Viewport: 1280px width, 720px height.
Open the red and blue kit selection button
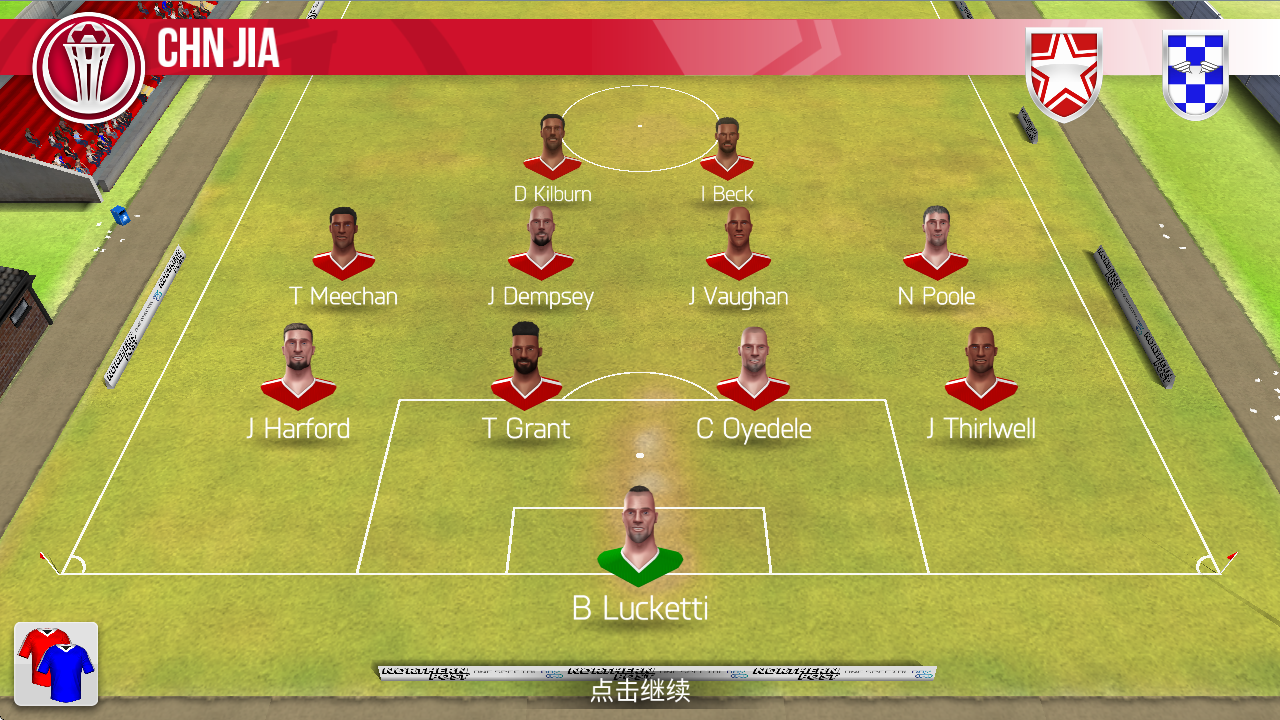[56, 662]
